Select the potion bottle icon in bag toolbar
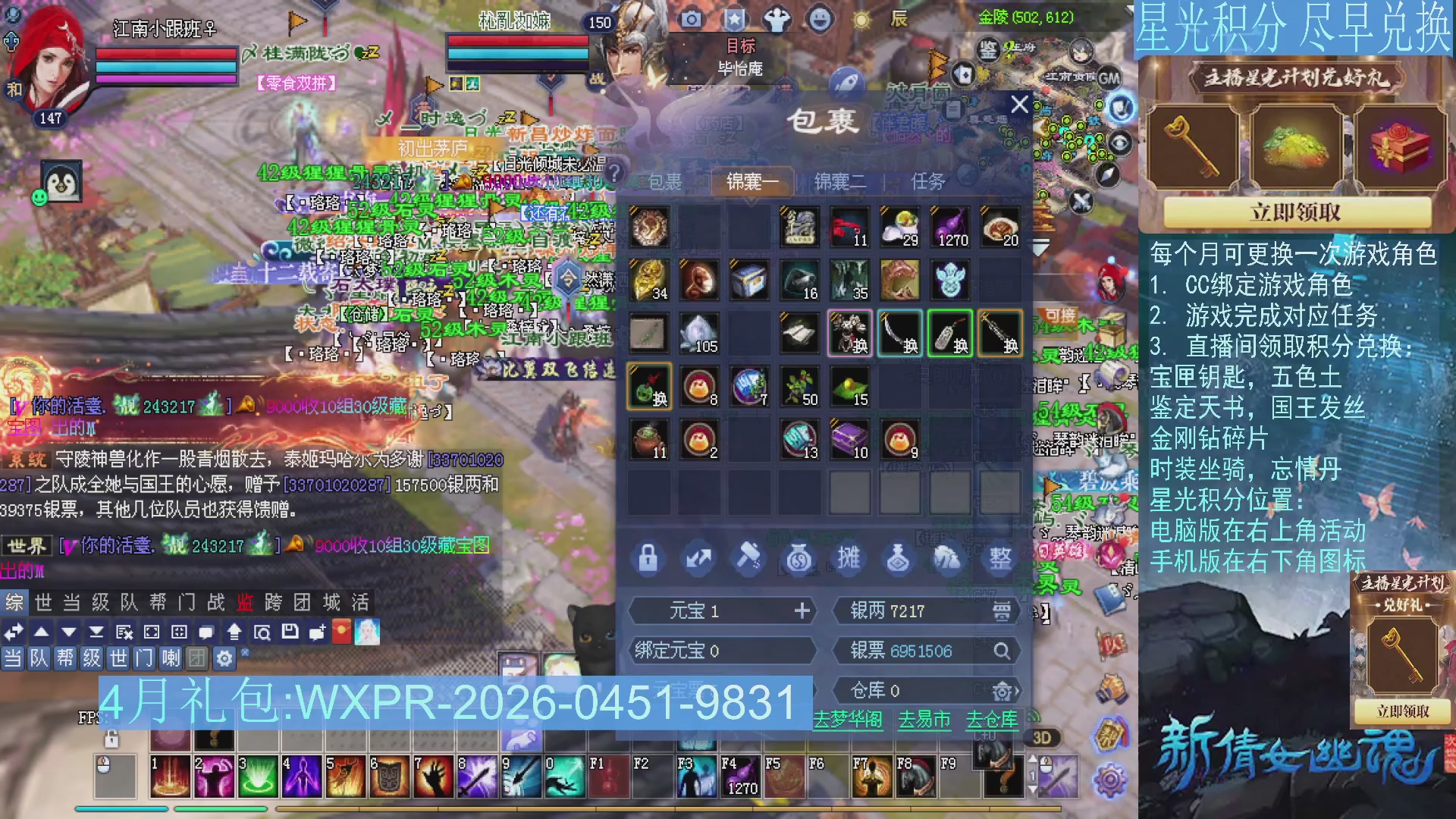 (x=899, y=558)
